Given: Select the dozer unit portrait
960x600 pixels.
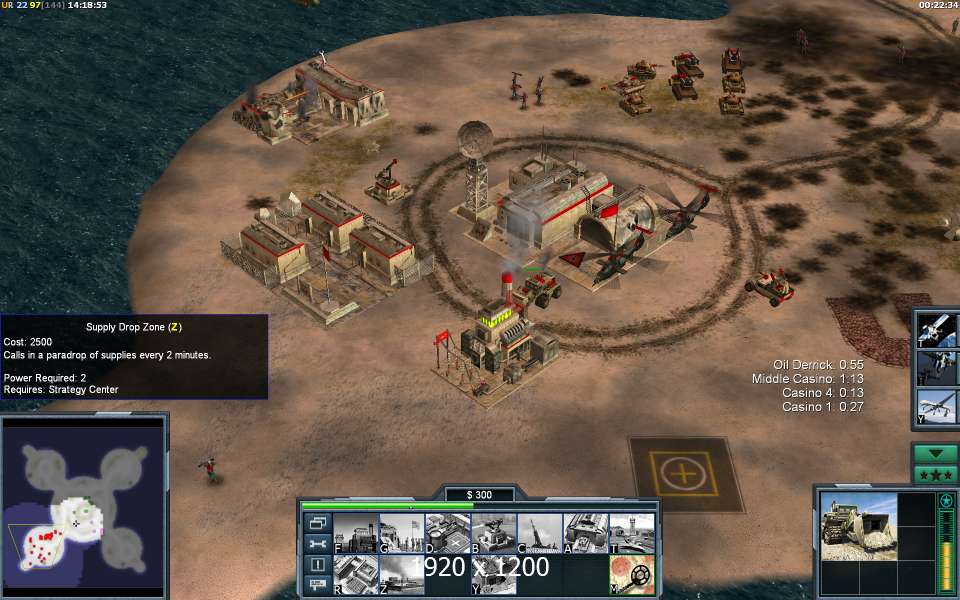Looking at the screenshot, I should point(858,530).
